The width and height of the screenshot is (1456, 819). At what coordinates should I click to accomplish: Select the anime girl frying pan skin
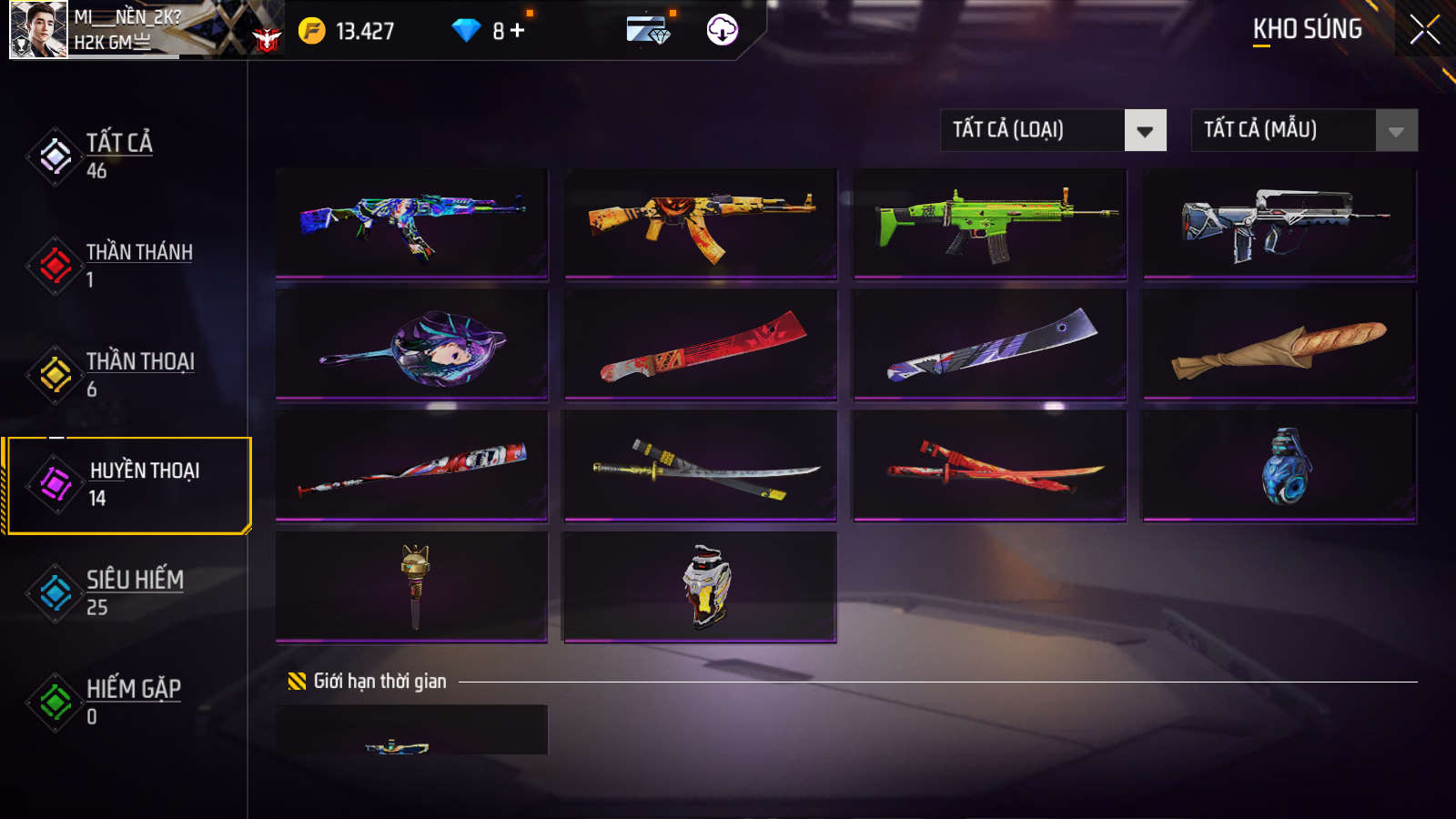tap(411, 344)
